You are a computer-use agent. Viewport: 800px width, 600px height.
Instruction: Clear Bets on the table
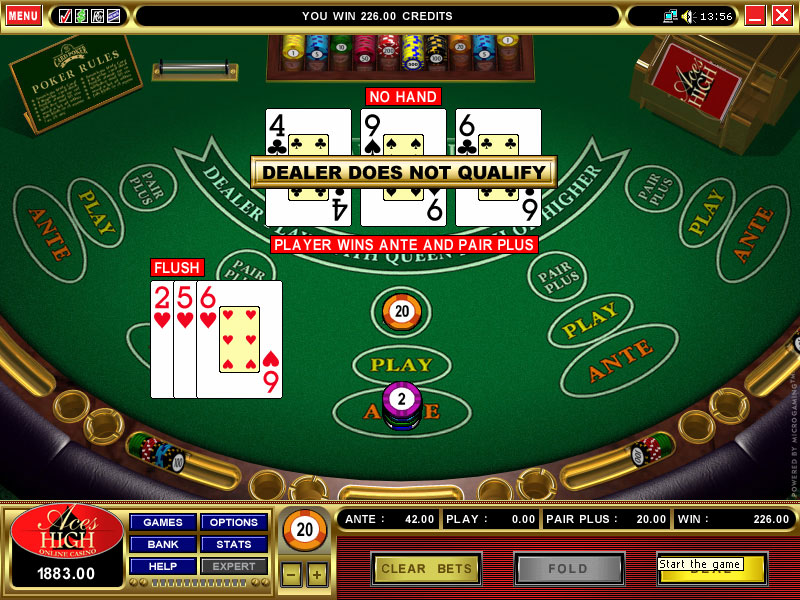point(427,569)
